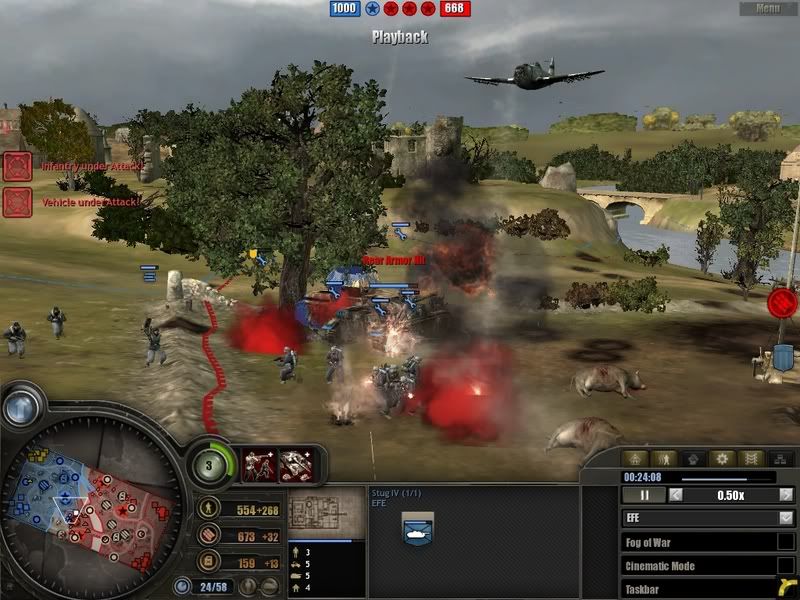Click the 'Infantry under attack' alert icon
800x600 pixels.
[x=17, y=166]
